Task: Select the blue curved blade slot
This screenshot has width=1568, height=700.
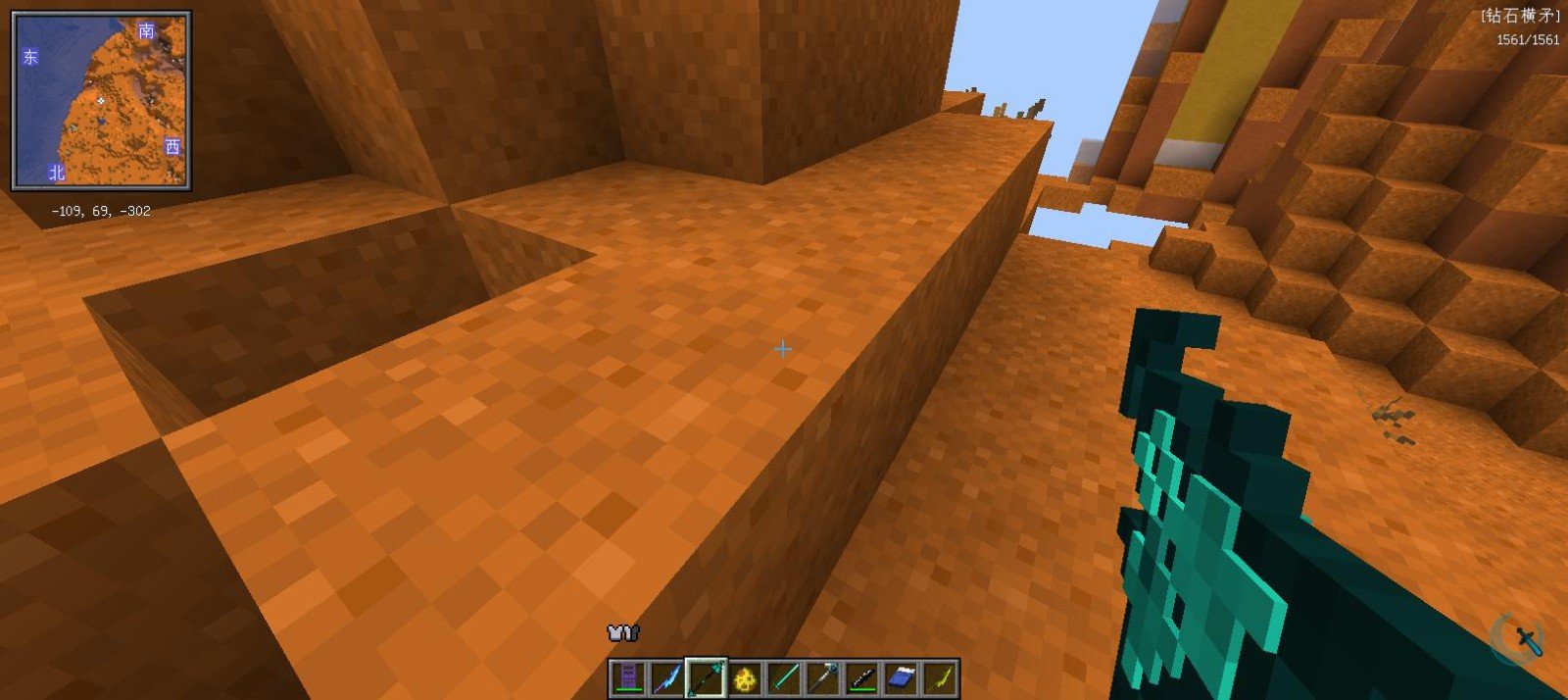Action: [x=666, y=677]
